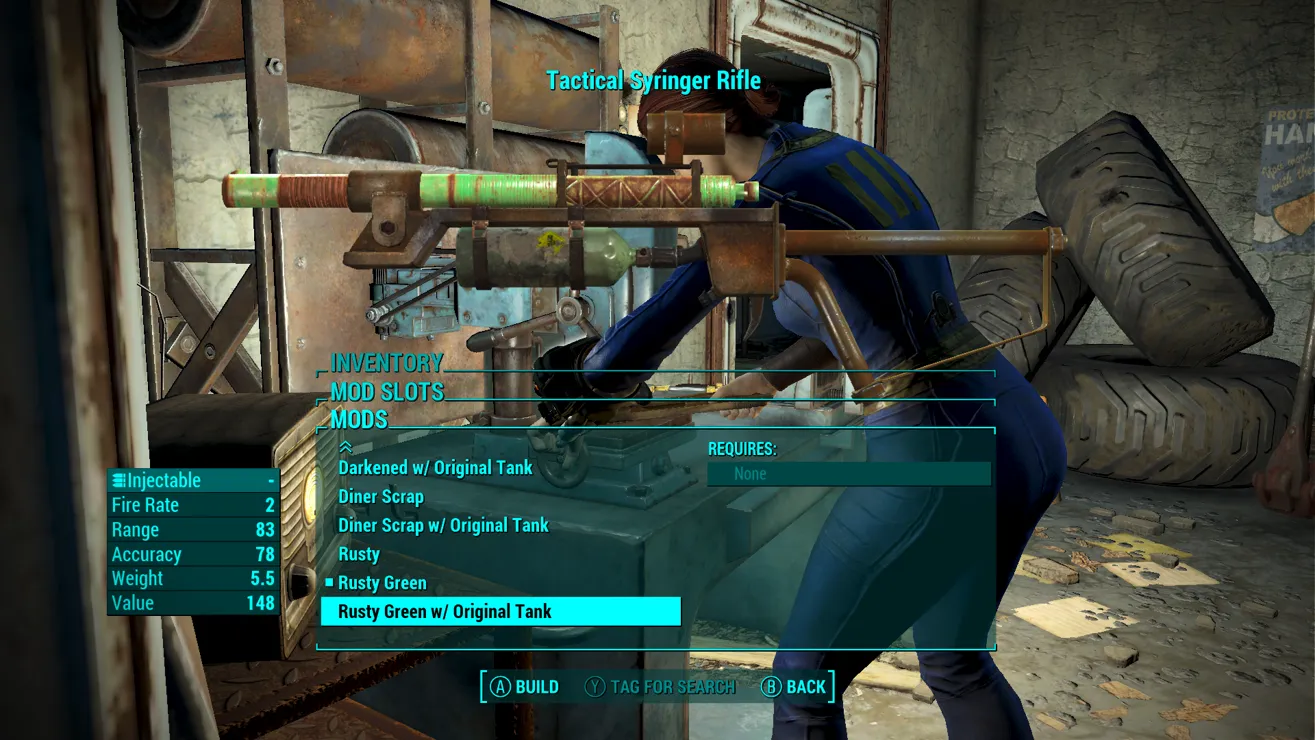Build the selected mod

(x=525, y=687)
